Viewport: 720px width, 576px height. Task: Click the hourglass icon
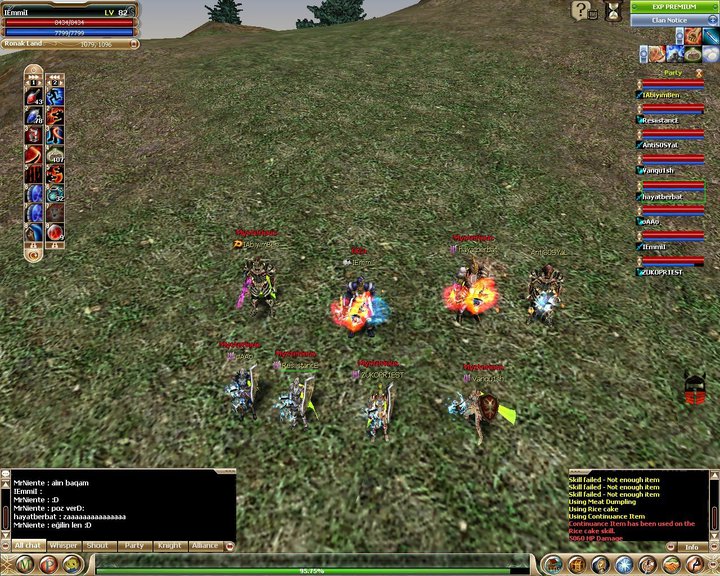(612, 11)
